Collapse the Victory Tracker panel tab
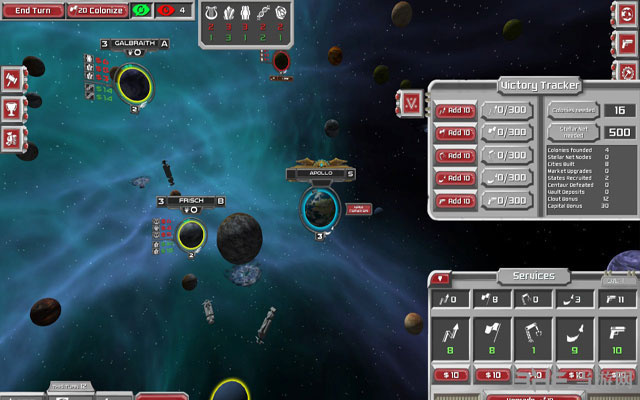 tap(411, 101)
